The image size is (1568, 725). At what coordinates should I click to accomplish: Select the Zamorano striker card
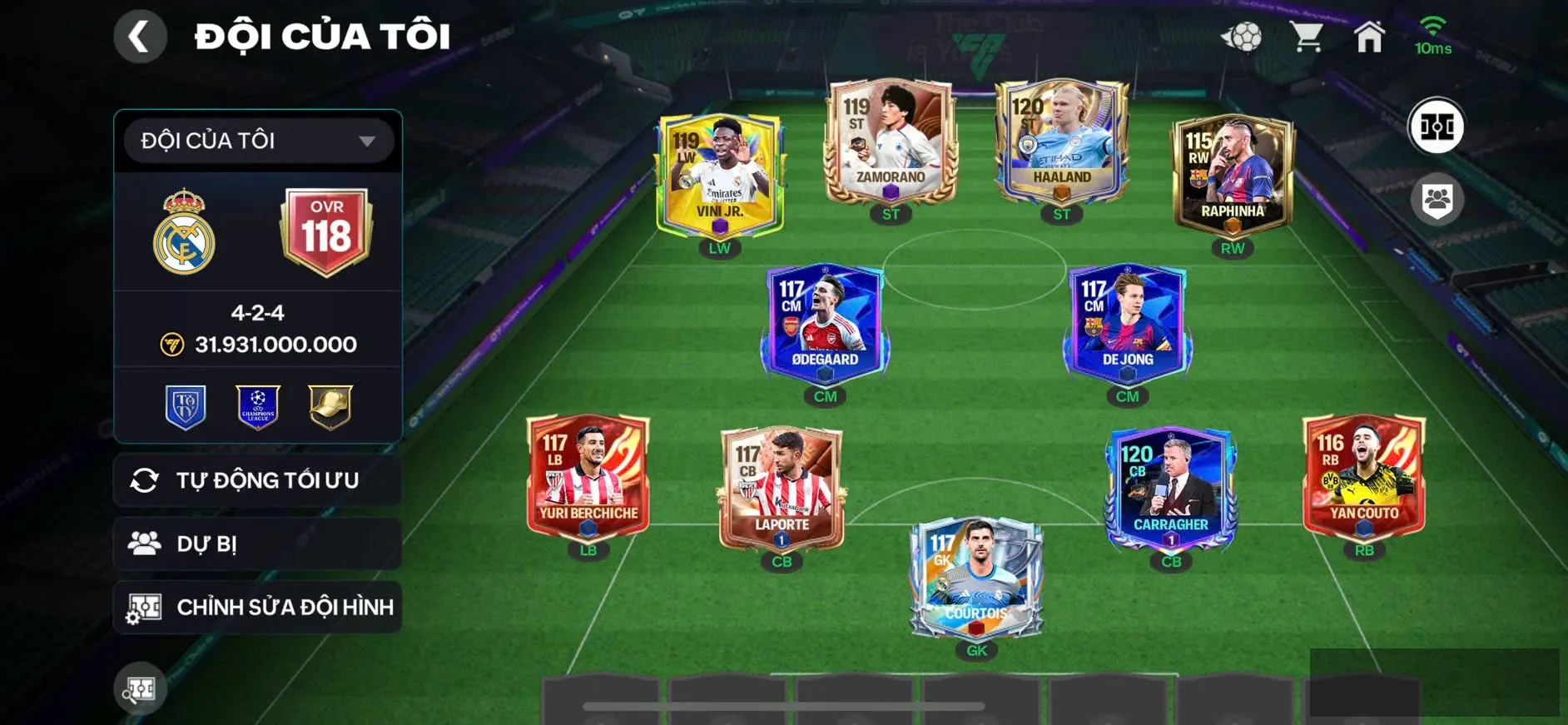pyautogui.click(x=891, y=143)
